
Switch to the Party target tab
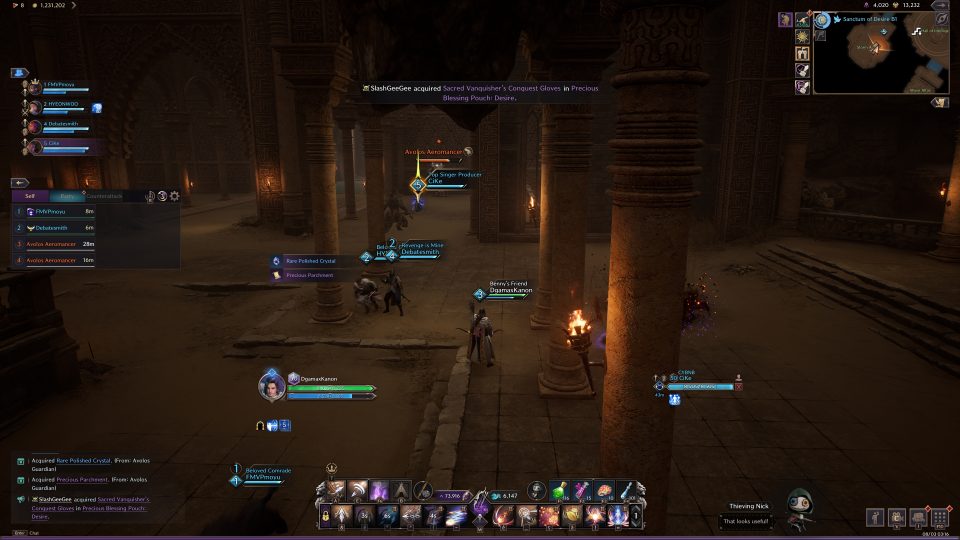click(x=67, y=197)
